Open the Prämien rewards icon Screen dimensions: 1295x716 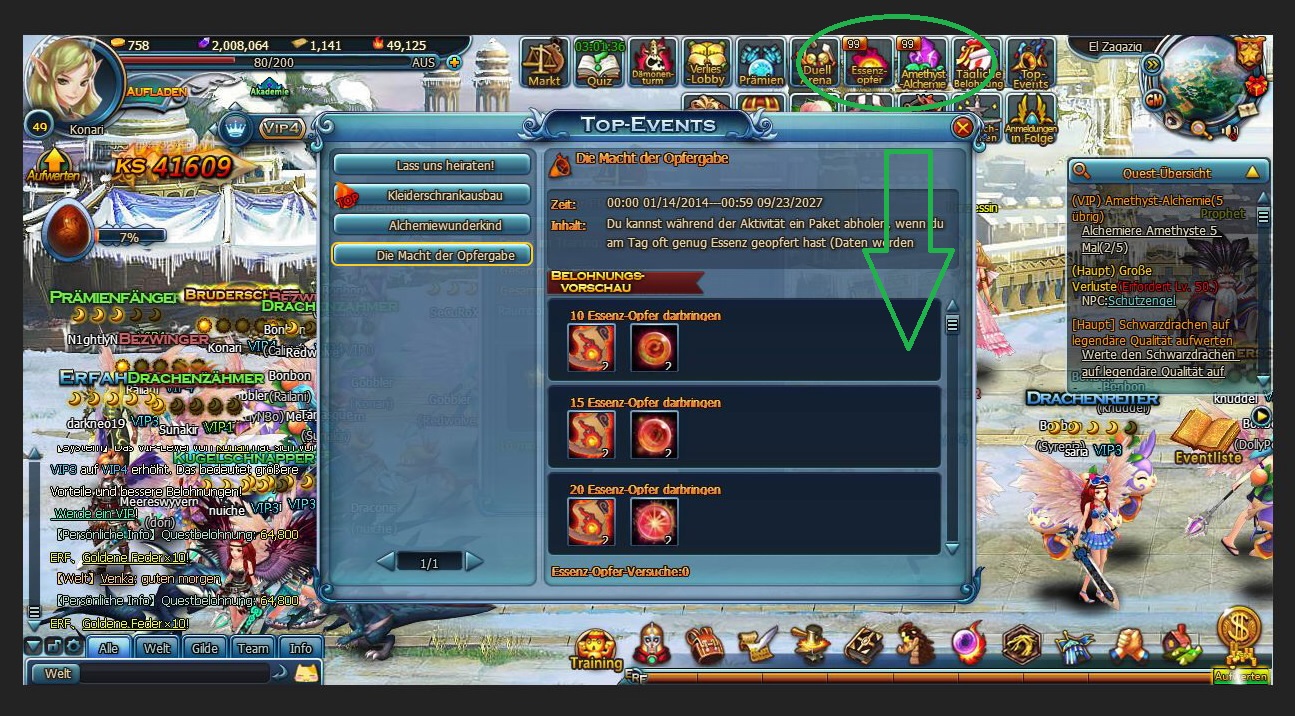coord(761,63)
